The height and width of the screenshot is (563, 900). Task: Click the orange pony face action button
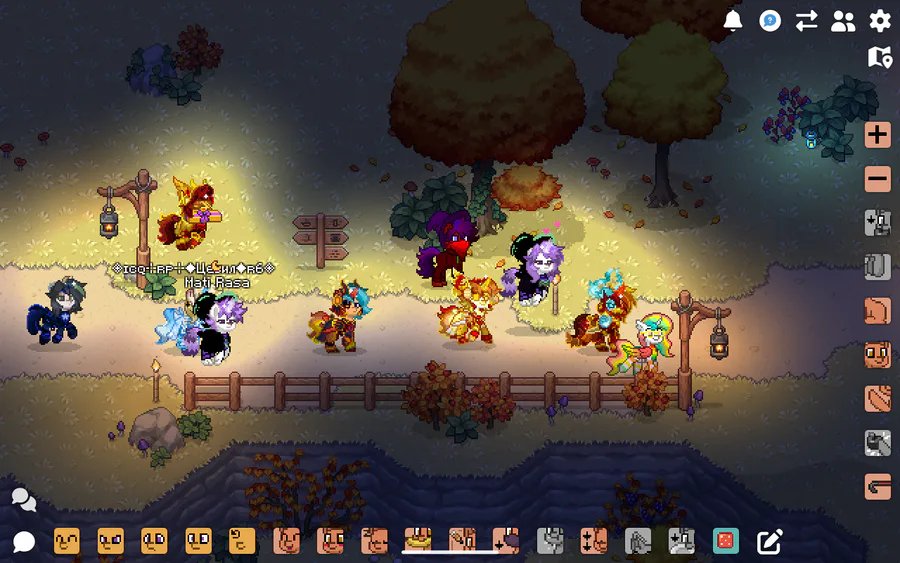click(x=878, y=355)
